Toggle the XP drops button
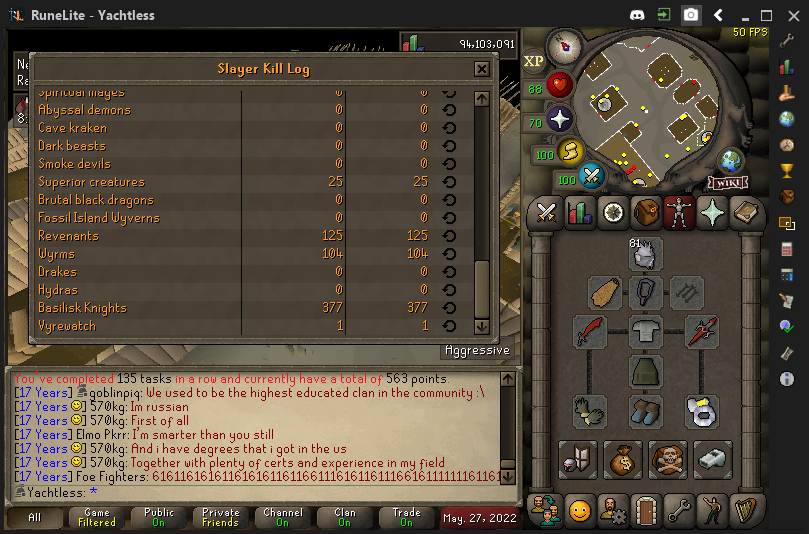The height and width of the screenshot is (534, 809). pyautogui.click(x=534, y=61)
